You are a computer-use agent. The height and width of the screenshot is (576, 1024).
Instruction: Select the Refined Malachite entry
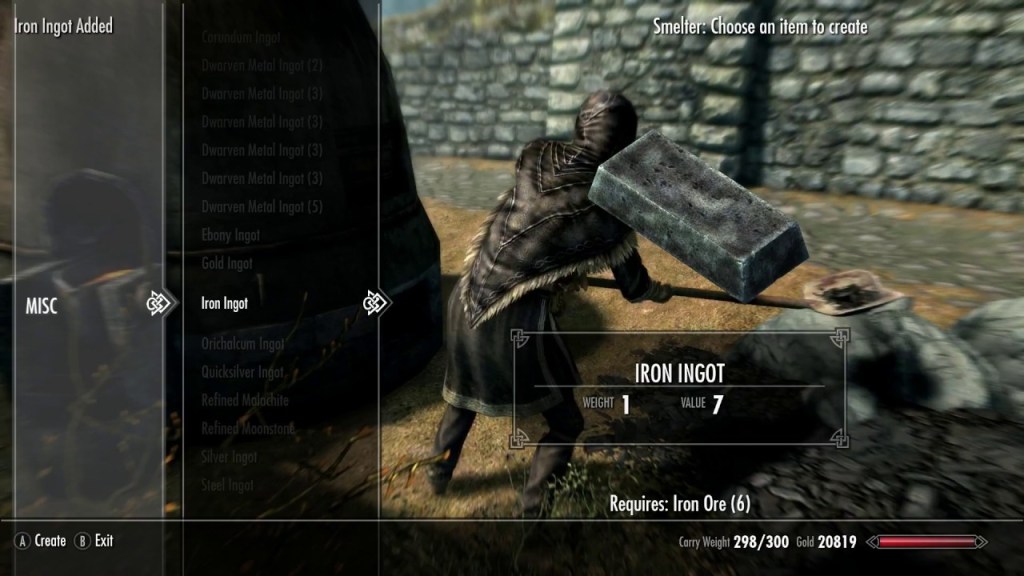pyautogui.click(x=245, y=400)
